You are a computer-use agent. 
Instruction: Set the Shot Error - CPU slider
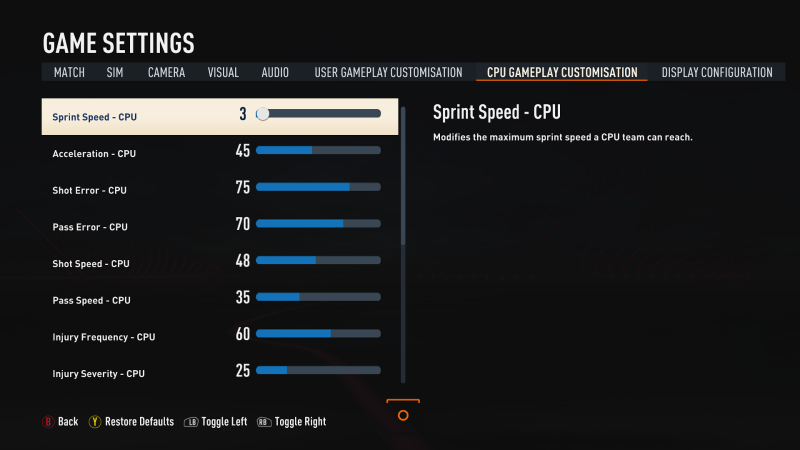318,187
